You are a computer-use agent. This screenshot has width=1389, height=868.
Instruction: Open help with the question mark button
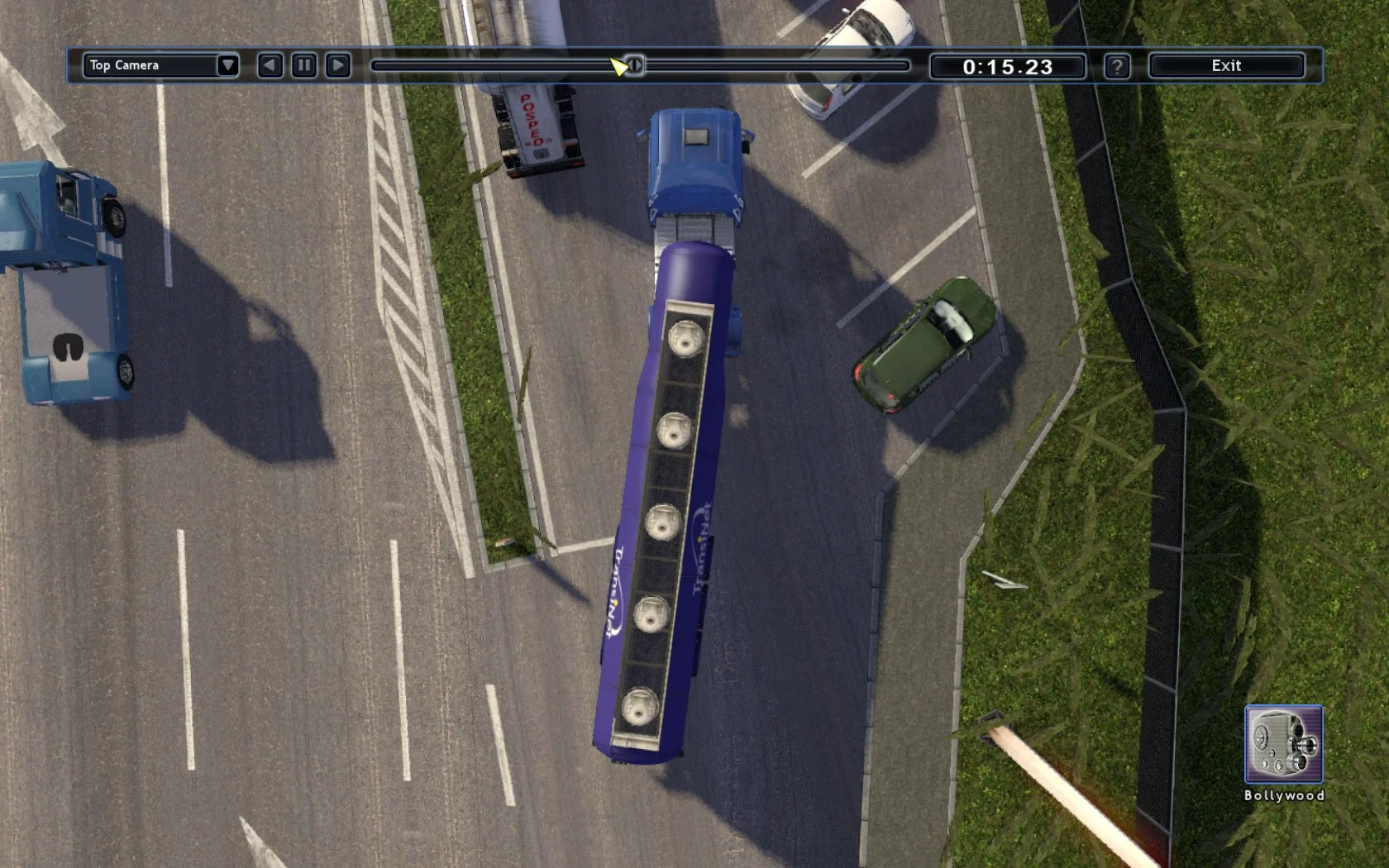click(x=1116, y=66)
